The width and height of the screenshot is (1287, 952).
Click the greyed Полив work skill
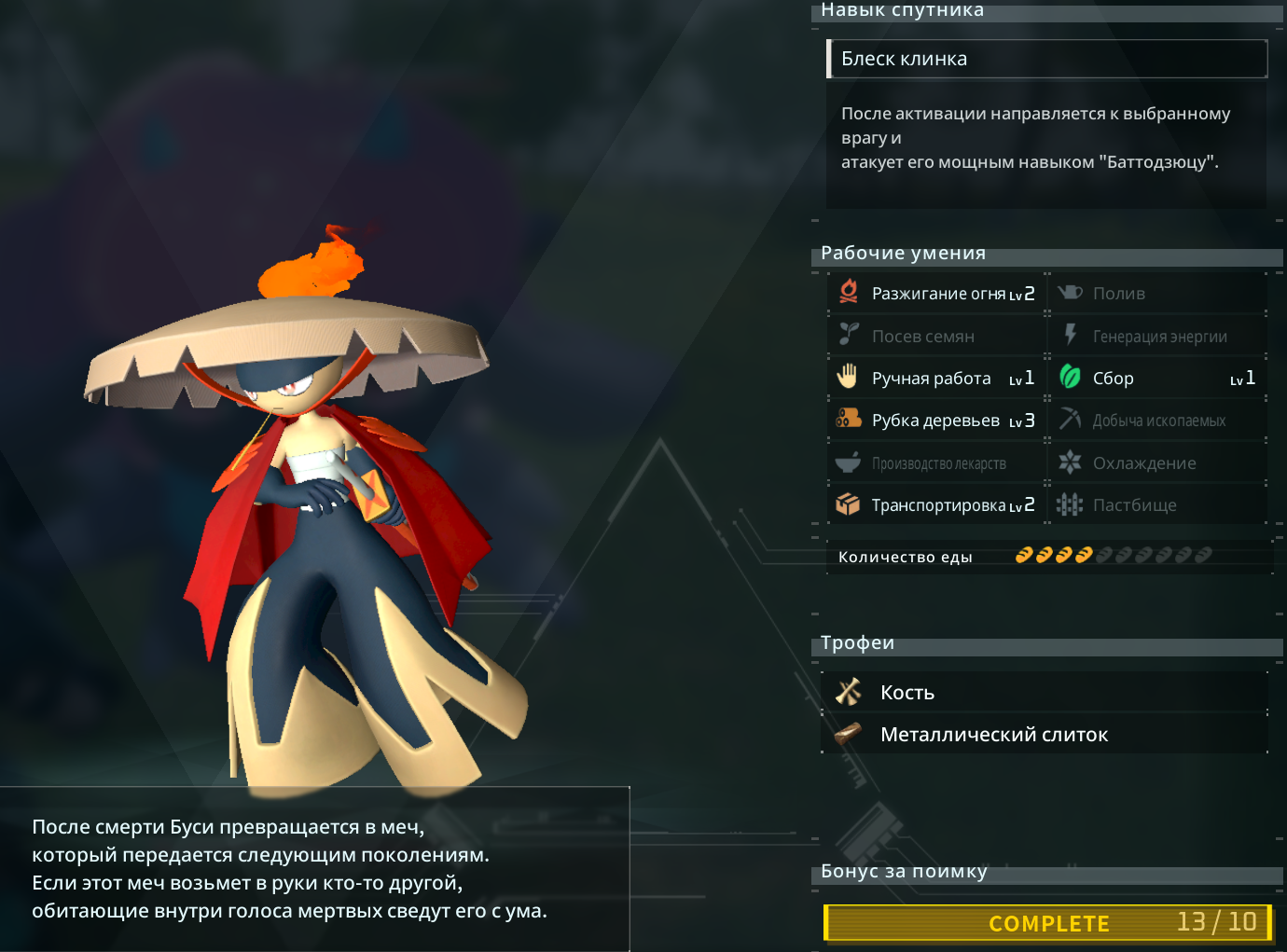(1156, 294)
